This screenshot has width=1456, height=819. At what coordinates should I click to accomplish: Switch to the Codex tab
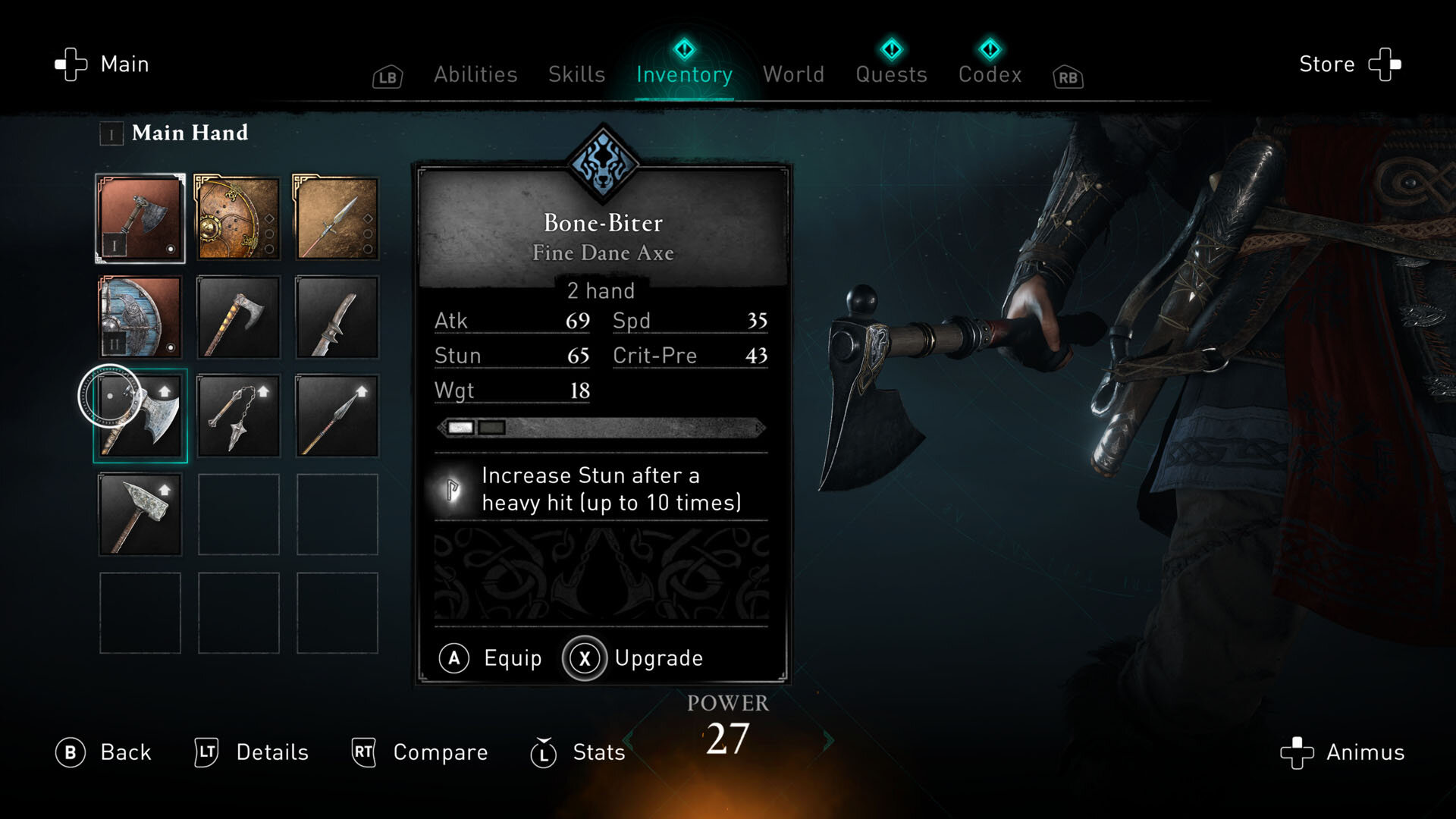click(990, 74)
